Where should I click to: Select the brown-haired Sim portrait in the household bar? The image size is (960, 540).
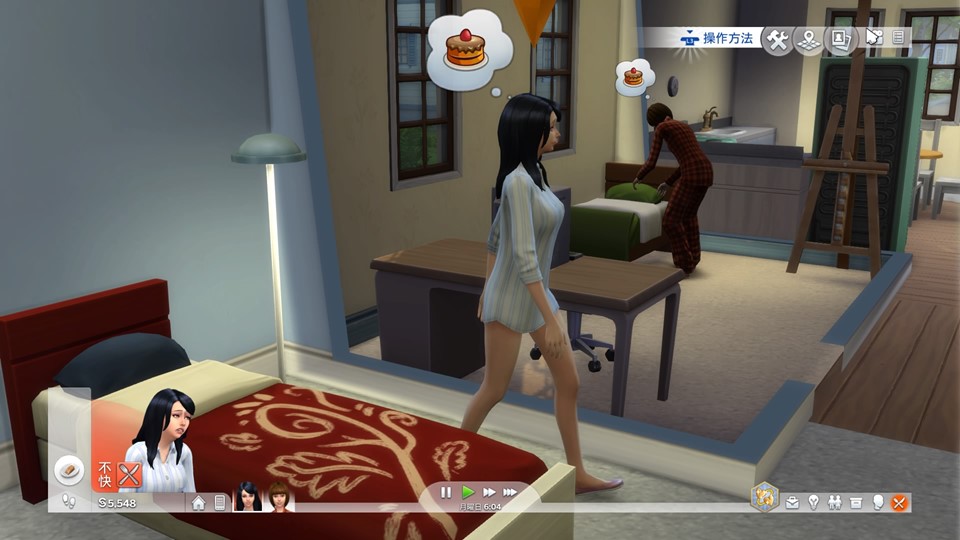277,496
